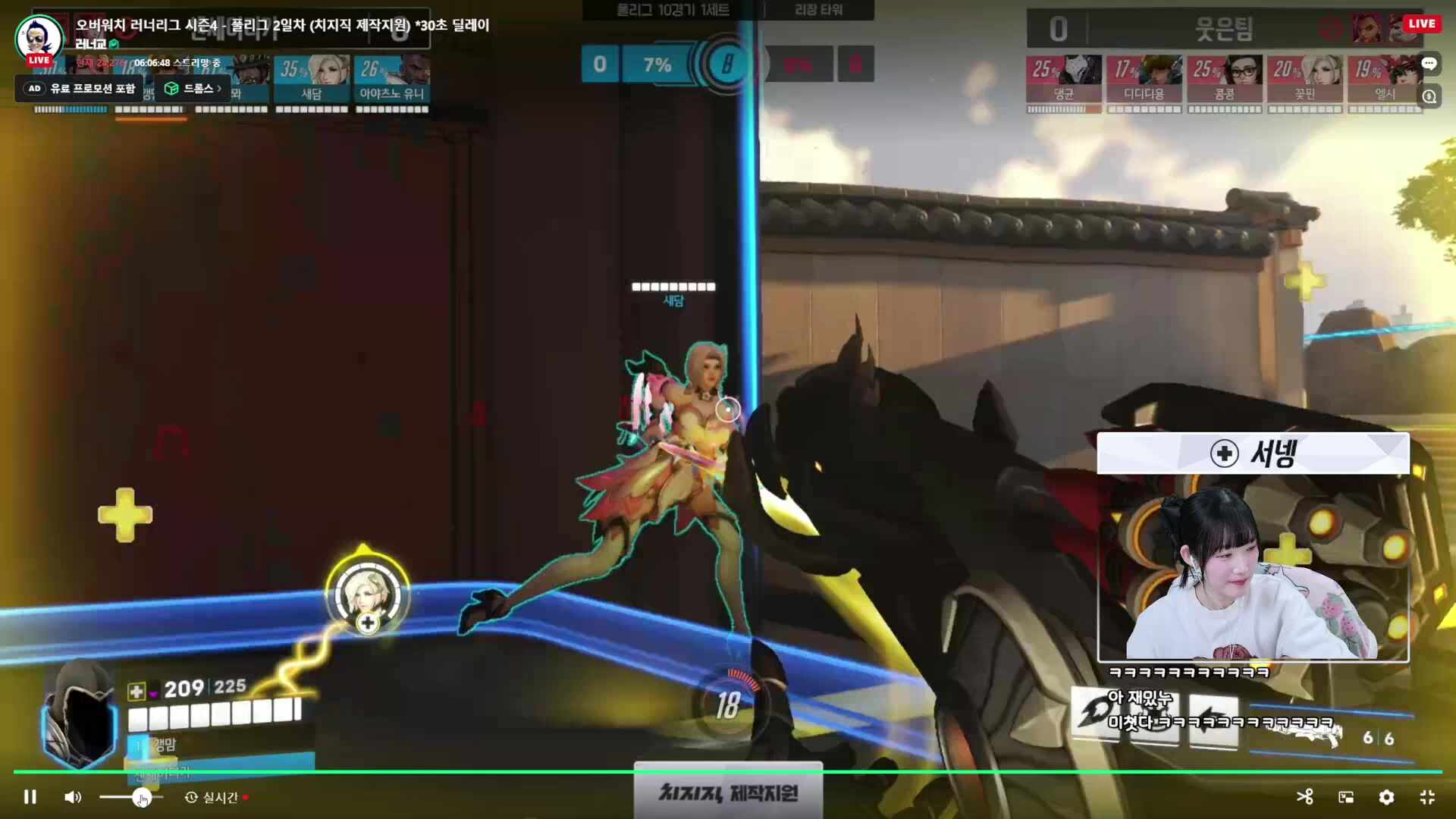1456x819 pixels.
Task: Choose the 맹균 player card
Action: pyautogui.click(x=1063, y=78)
